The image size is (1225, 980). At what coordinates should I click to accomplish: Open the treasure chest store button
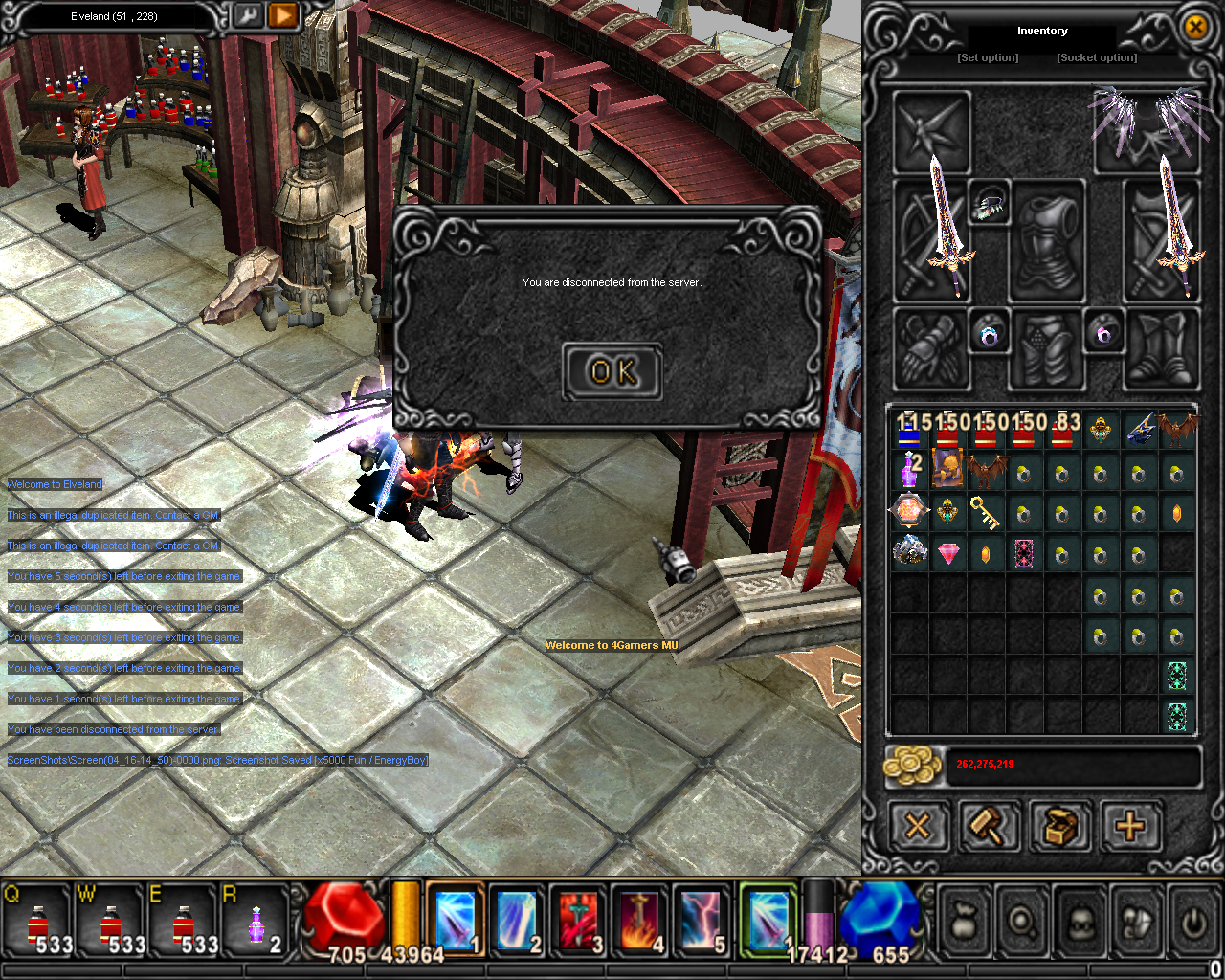click(x=1059, y=825)
